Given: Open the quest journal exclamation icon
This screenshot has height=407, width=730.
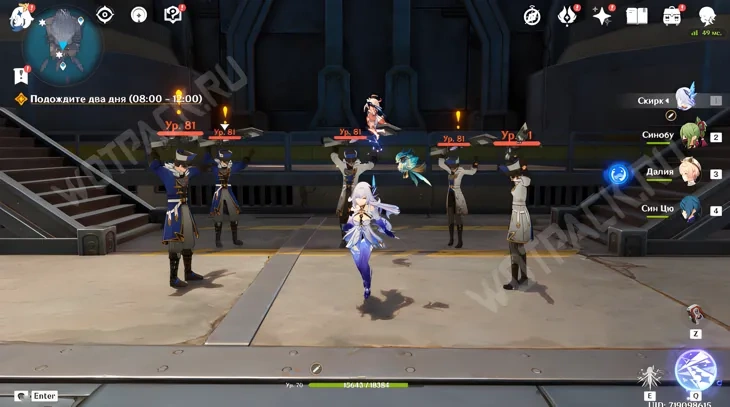Looking at the screenshot, I should coord(20,75).
